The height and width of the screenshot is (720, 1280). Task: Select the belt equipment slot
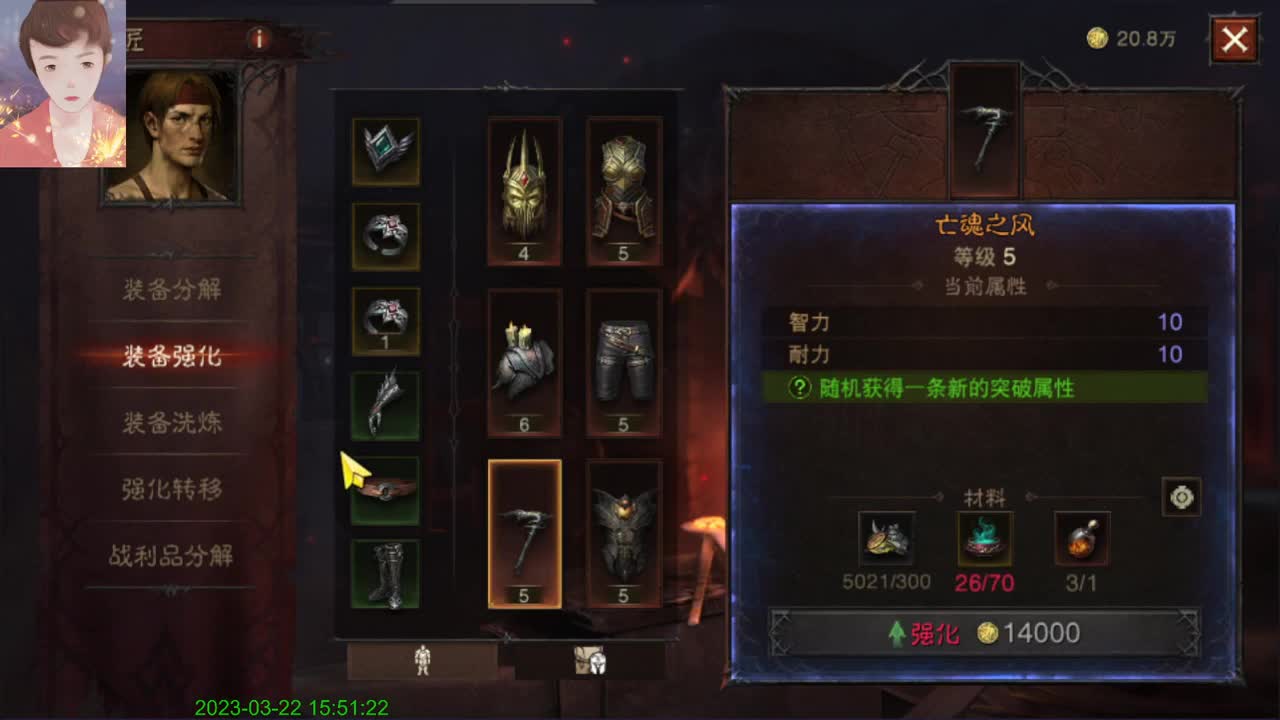click(x=386, y=490)
